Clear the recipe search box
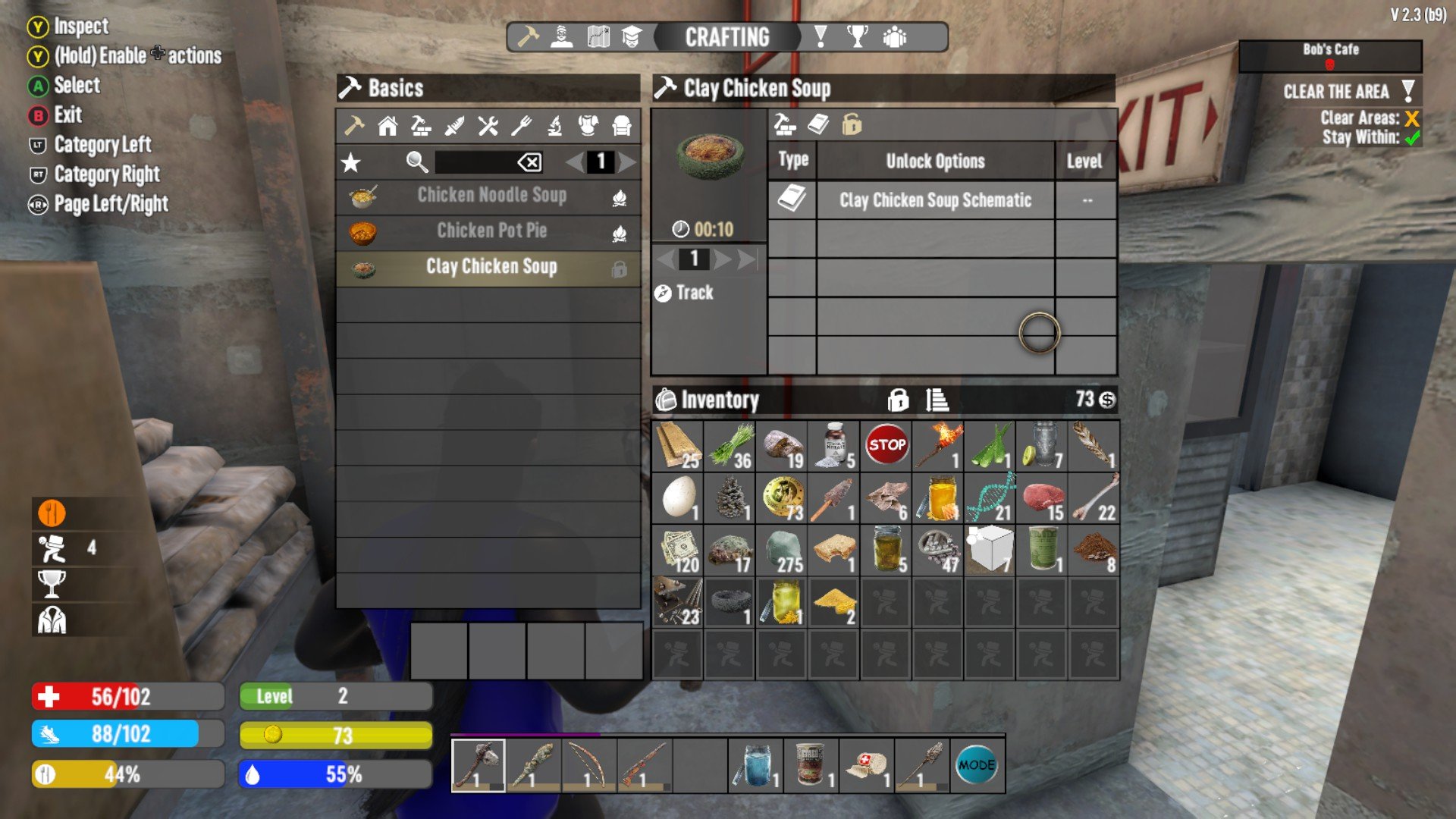Screen dimensions: 1456x819 click(529, 162)
